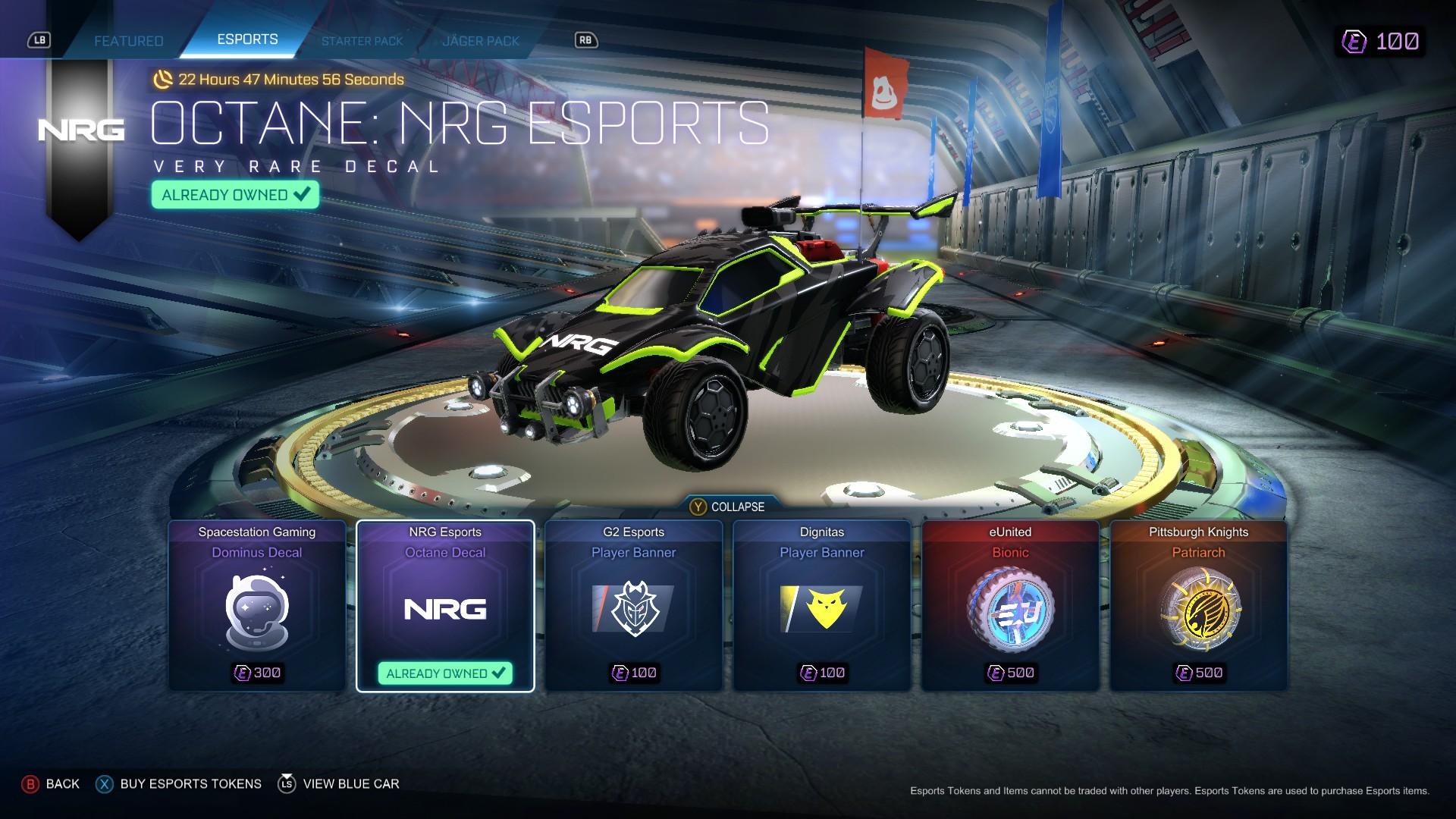Click the 300 token price on Spacestation card
1456x819 pixels.
258,671
